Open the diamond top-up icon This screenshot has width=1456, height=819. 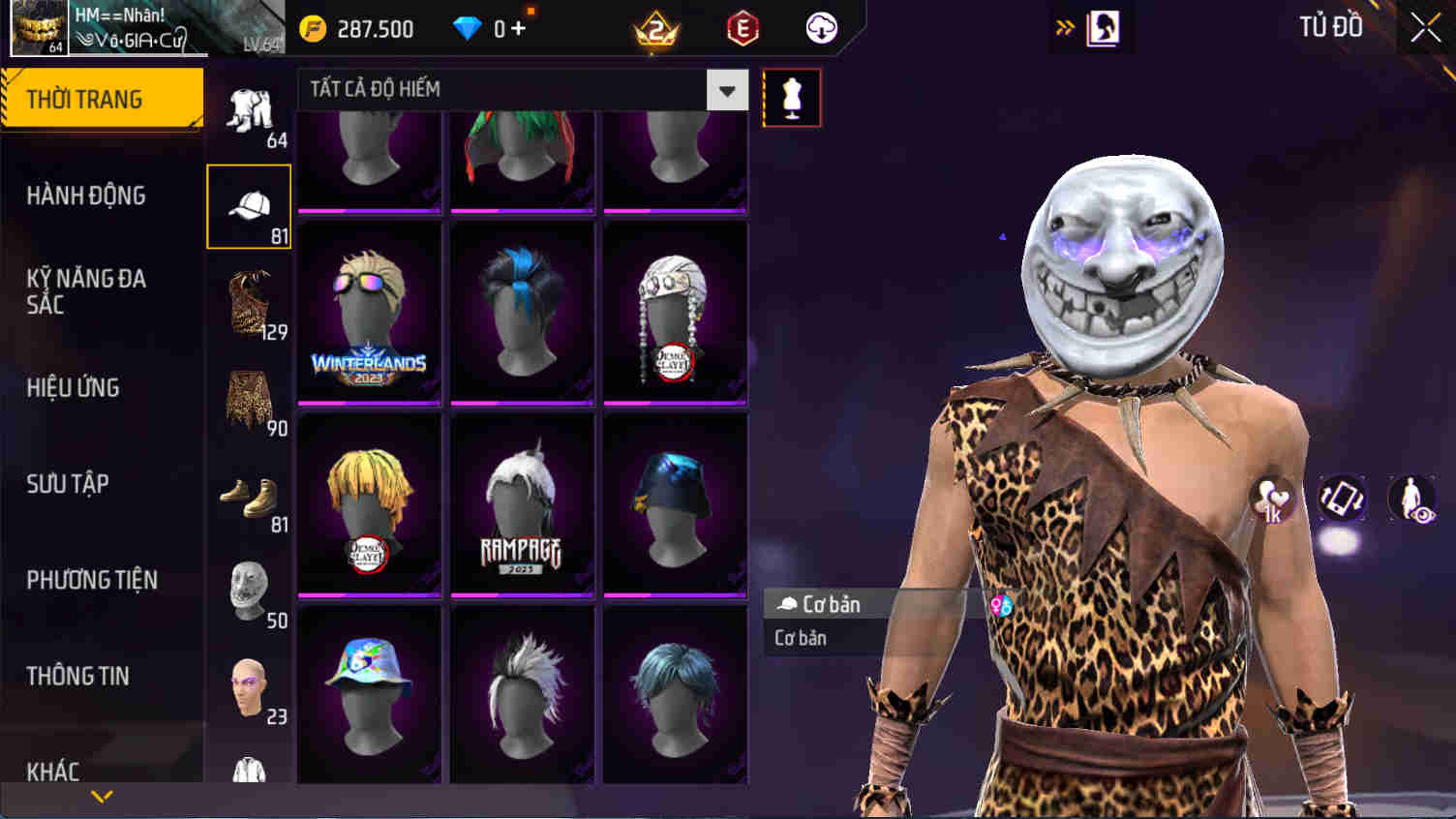pyautogui.click(x=468, y=28)
